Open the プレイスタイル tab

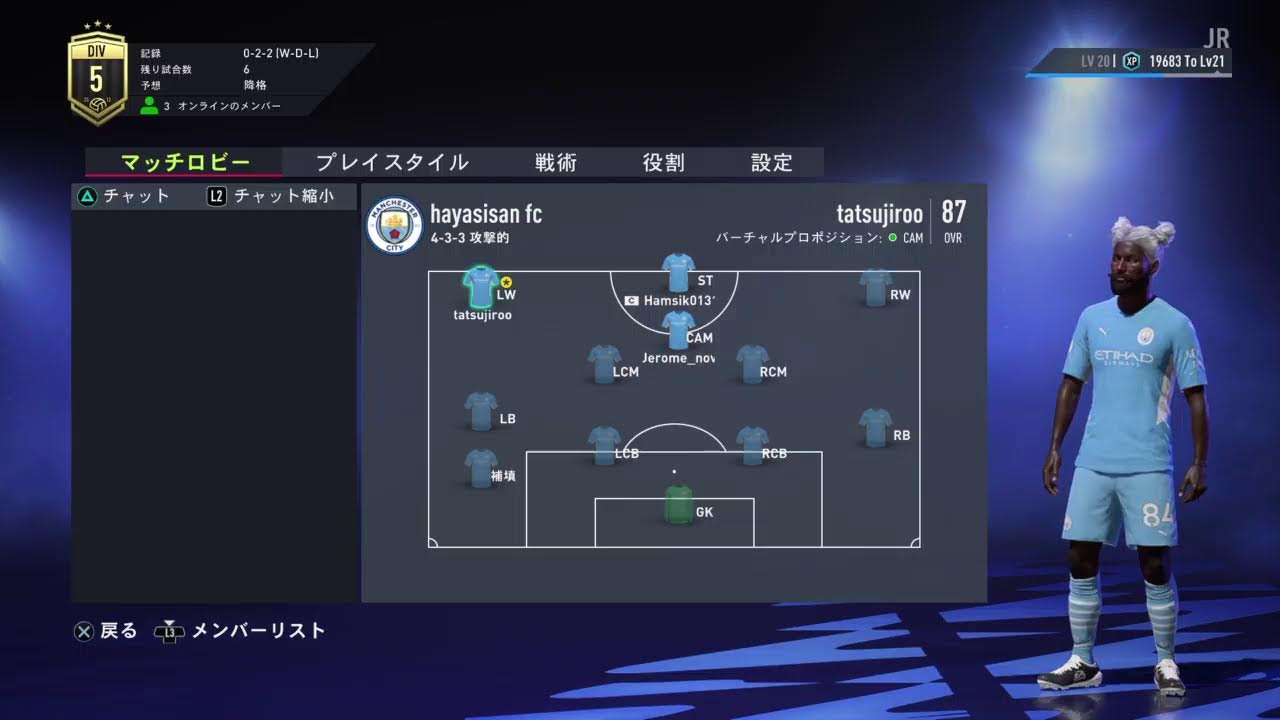tap(392, 163)
